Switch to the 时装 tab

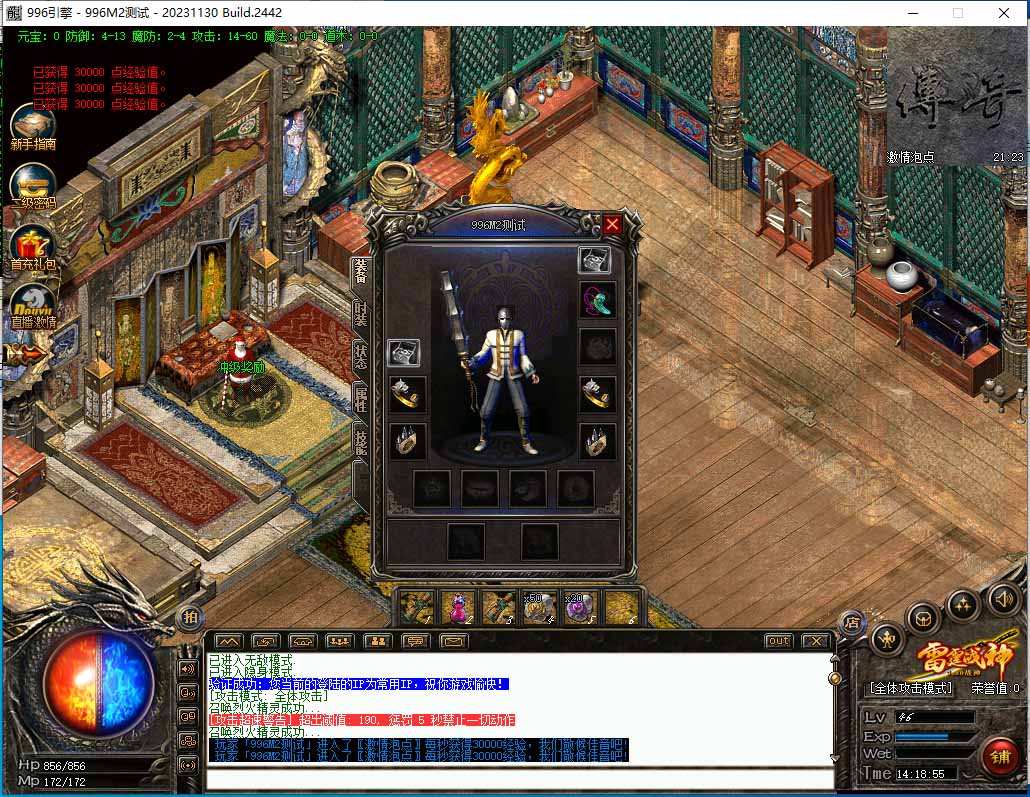(360, 313)
